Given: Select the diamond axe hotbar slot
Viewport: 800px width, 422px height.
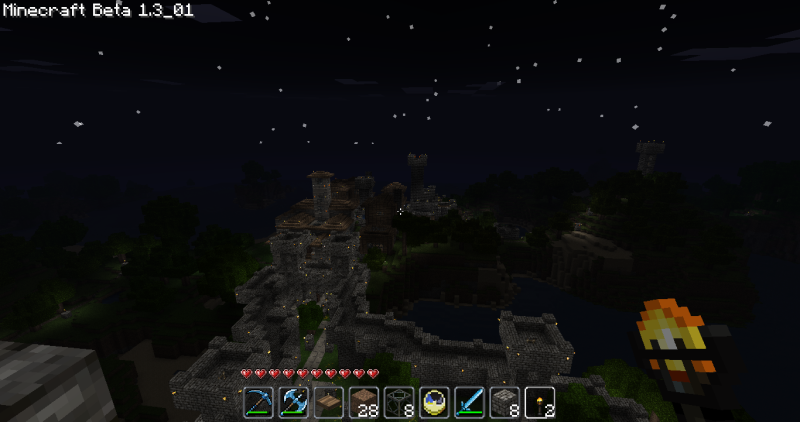Looking at the screenshot, I should pyautogui.click(x=293, y=402).
